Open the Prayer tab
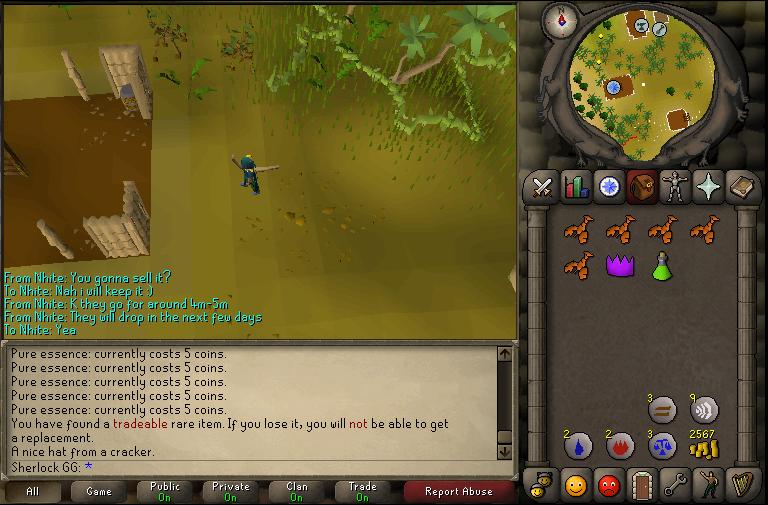 pyautogui.click(x=708, y=187)
